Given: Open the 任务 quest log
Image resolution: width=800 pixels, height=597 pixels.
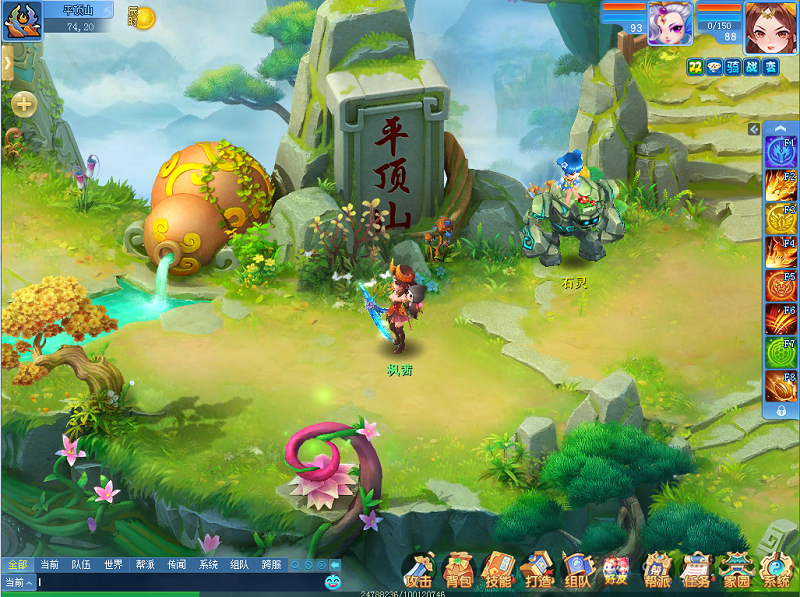Looking at the screenshot, I should [x=696, y=571].
